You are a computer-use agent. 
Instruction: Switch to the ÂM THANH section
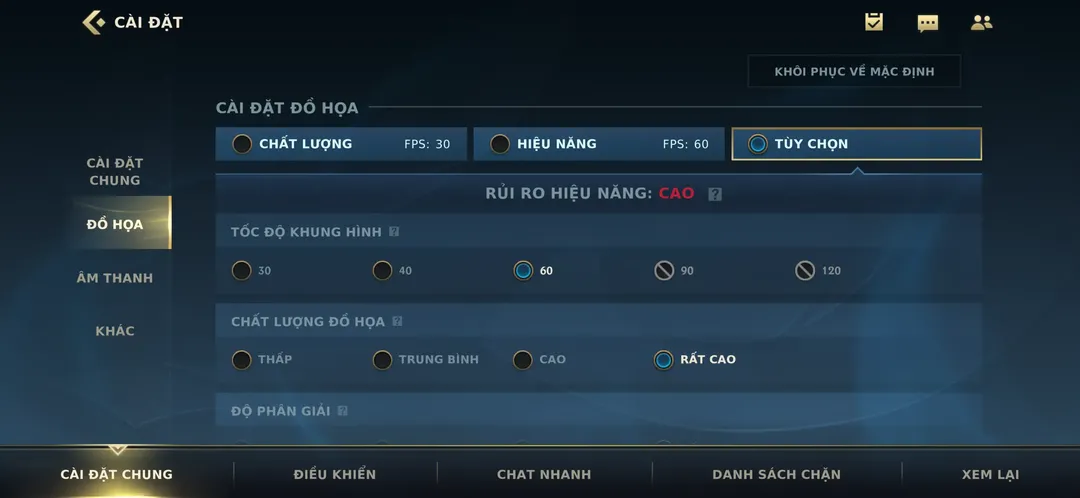115,278
